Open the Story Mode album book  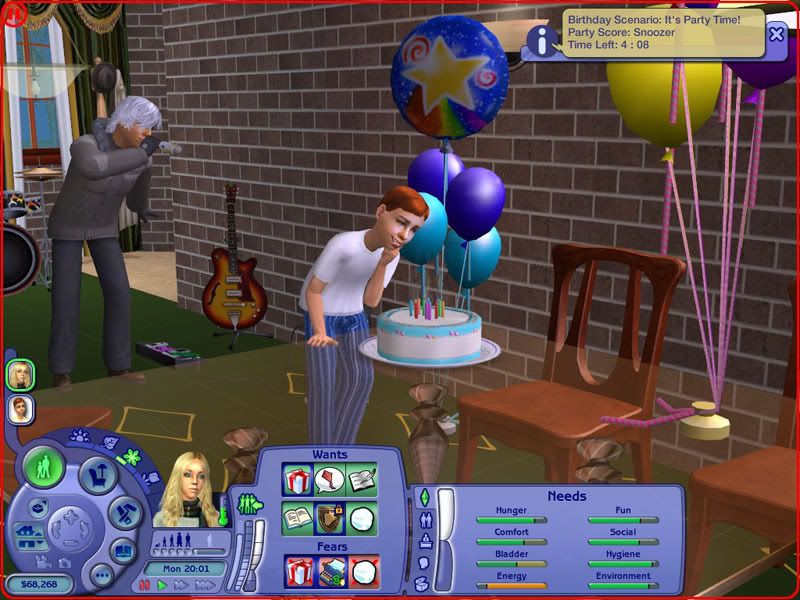coord(122,550)
